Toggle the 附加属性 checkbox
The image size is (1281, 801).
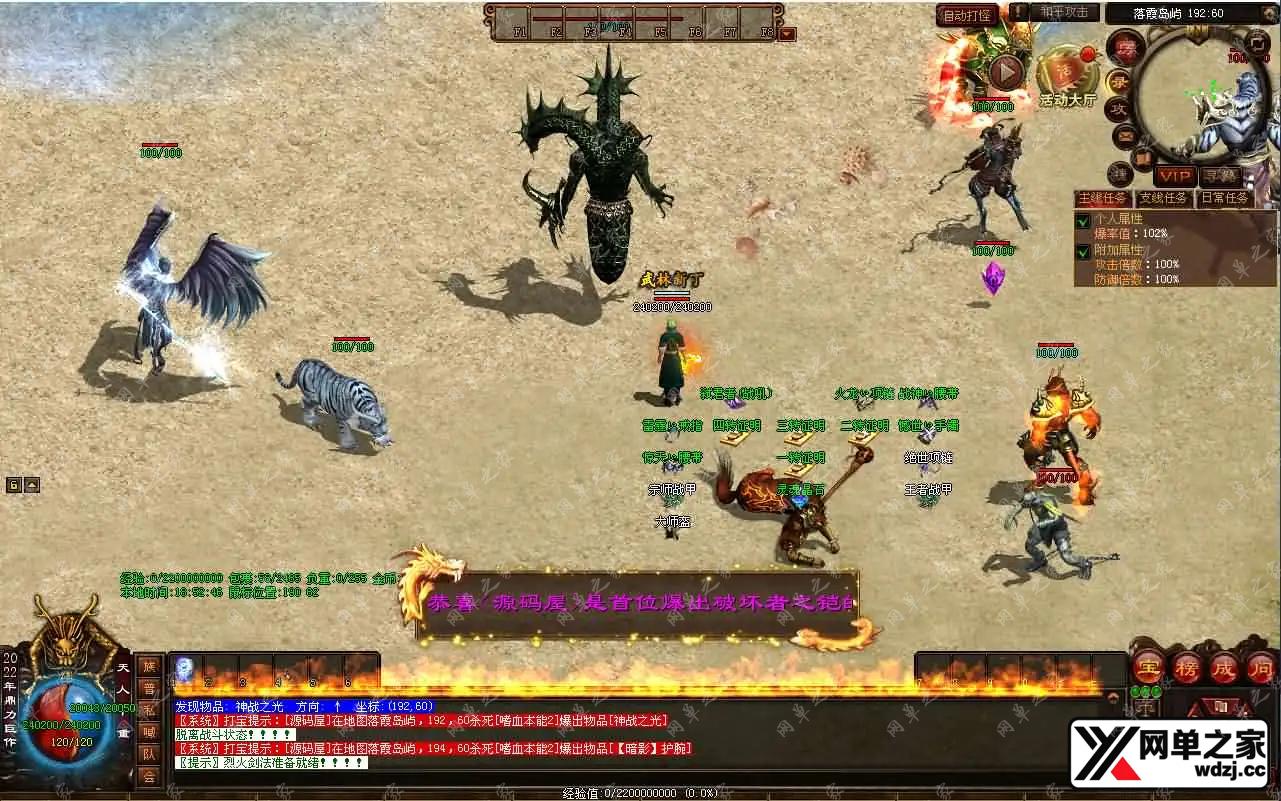tap(1083, 252)
